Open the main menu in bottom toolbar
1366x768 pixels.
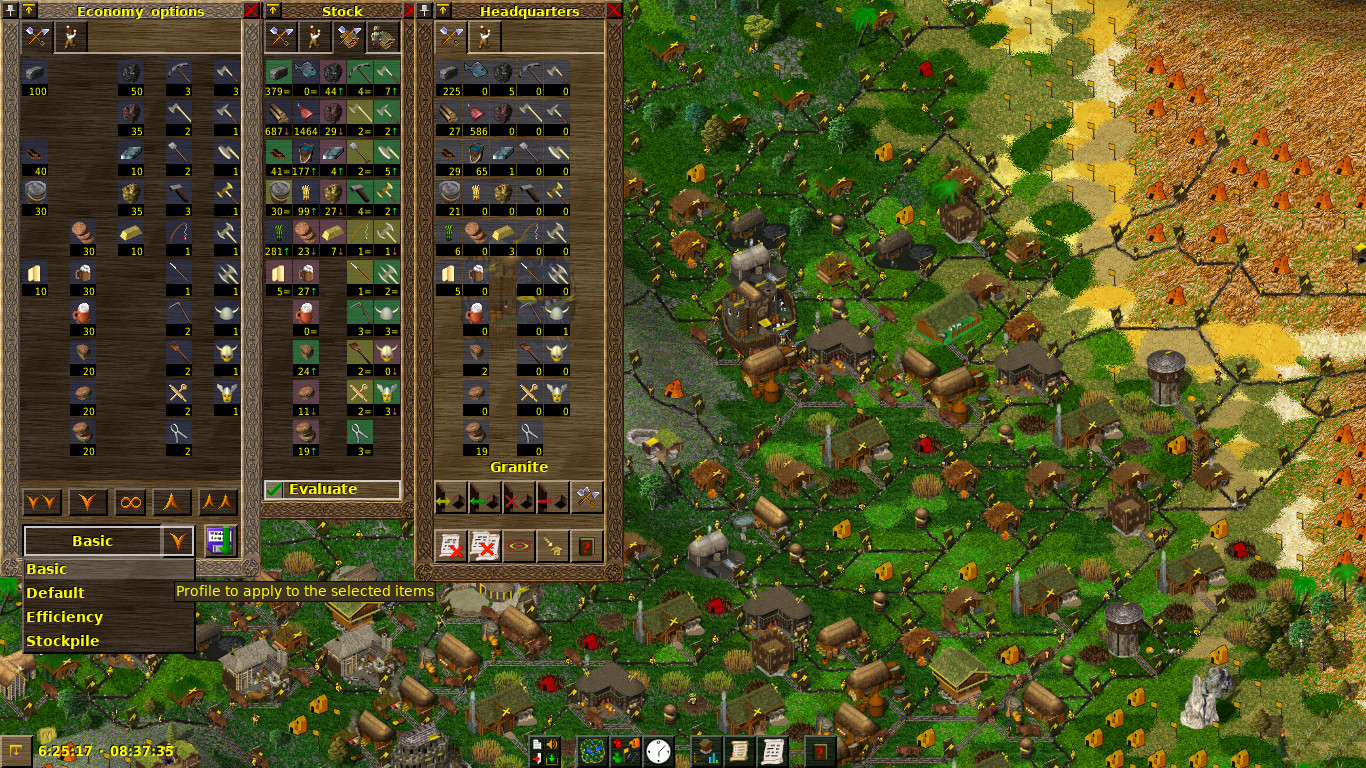pos(545,750)
